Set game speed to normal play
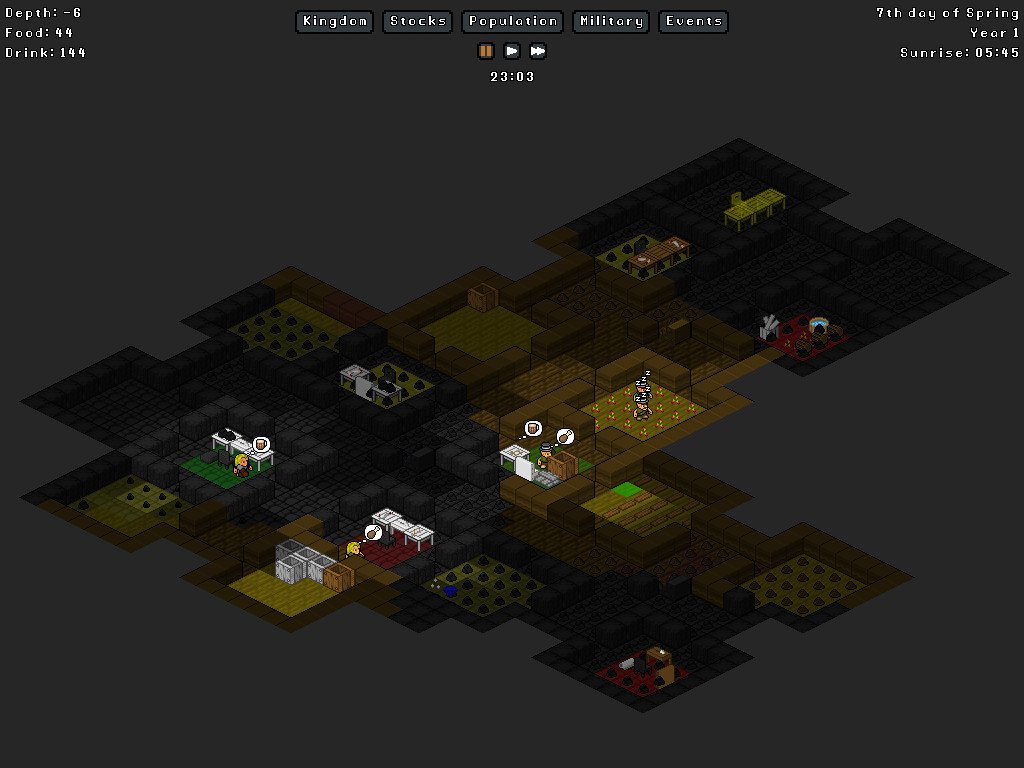Image resolution: width=1024 pixels, height=768 pixels. pos(512,51)
